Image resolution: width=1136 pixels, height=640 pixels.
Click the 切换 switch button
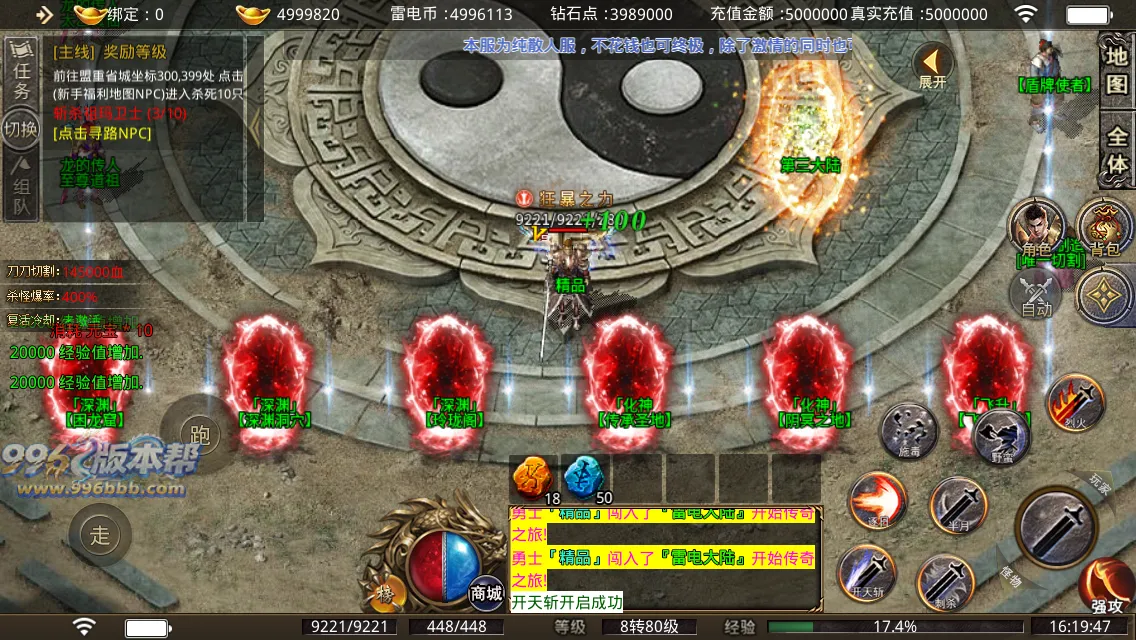click(20, 130)
